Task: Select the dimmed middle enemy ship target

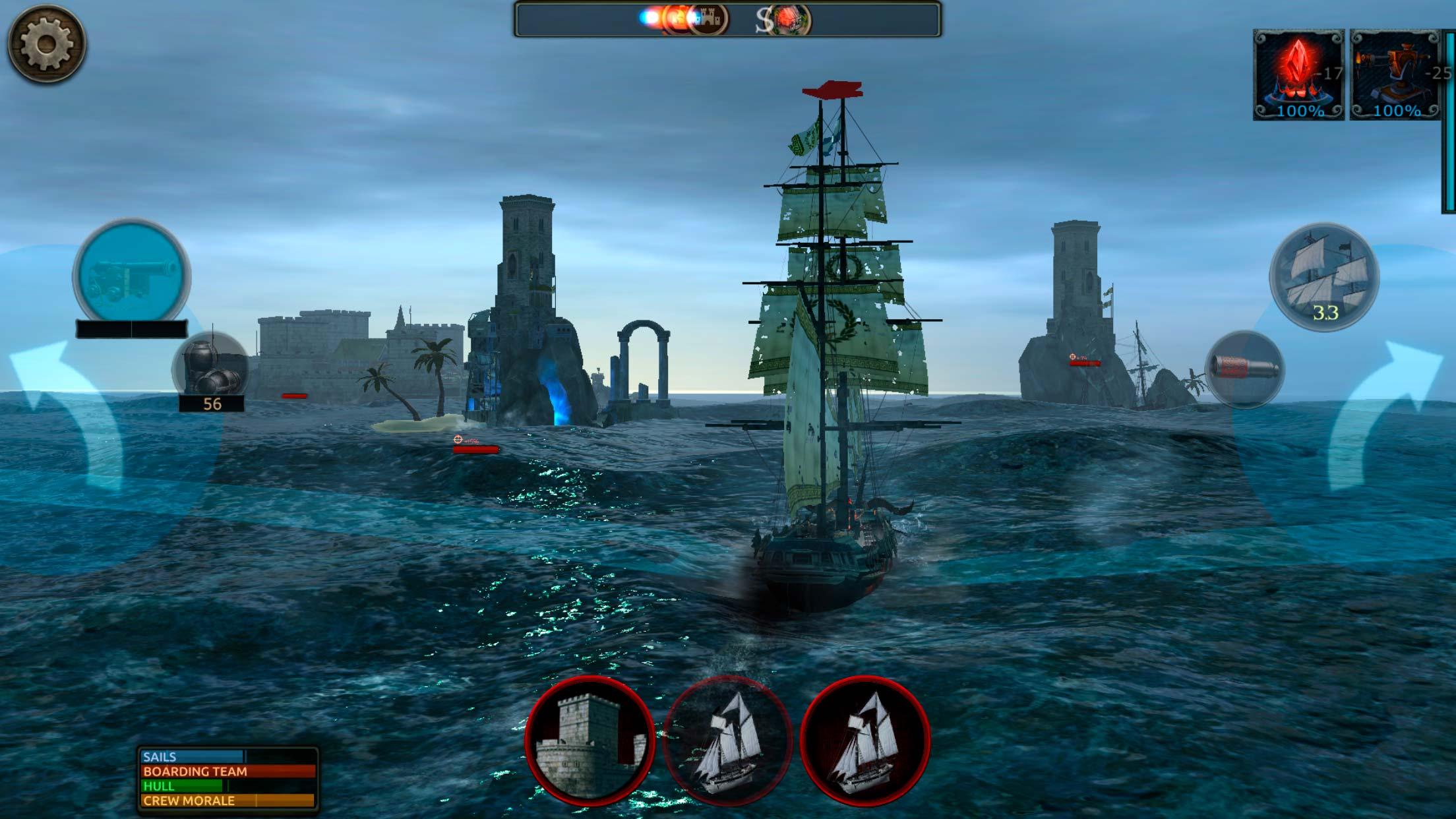Action: (x=727, y=740)
